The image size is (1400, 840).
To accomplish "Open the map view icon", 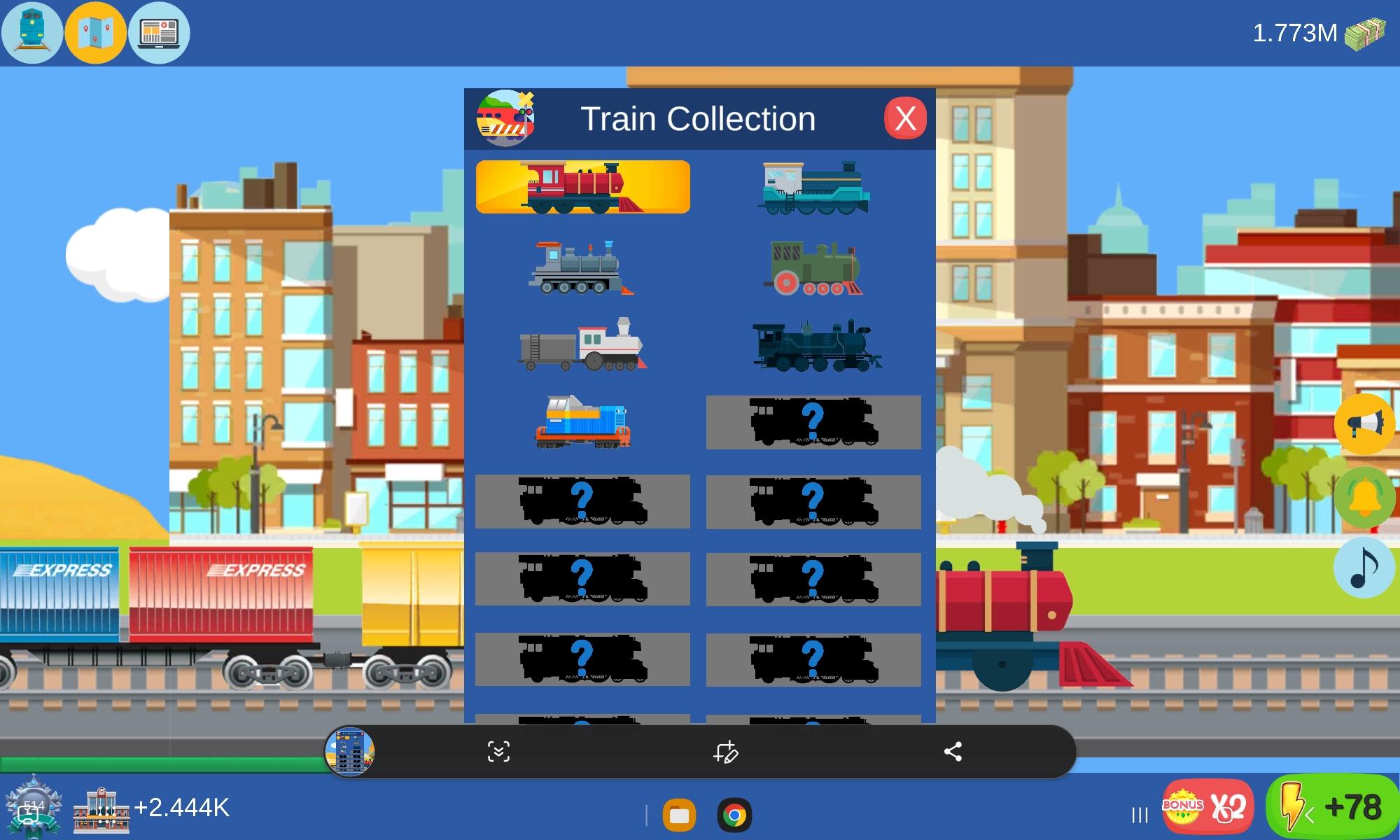I will coord(94,31).
